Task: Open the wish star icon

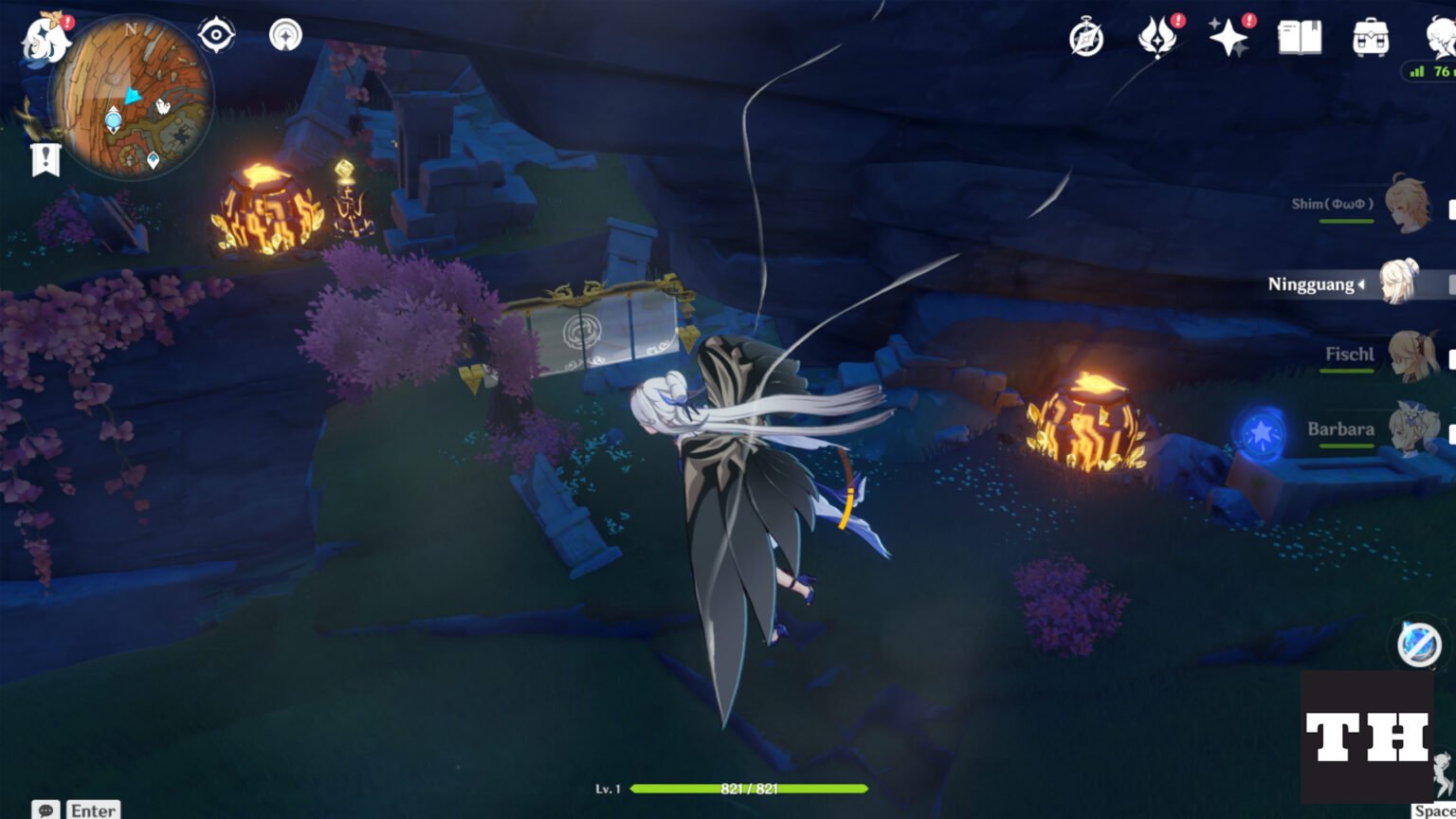Action: click(x=1228, y=38)
